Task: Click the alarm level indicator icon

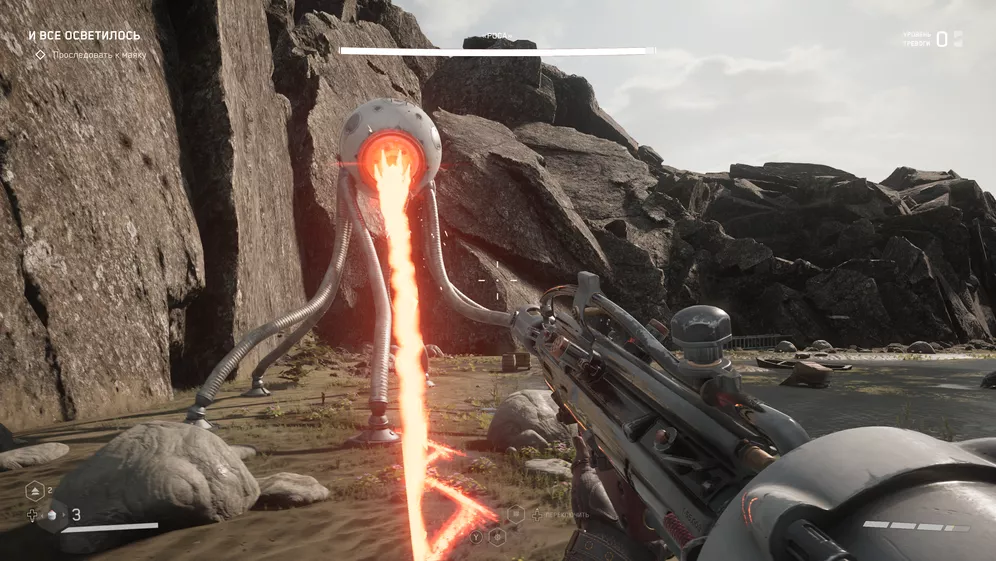Action: pyautogui.click(x=957, y=39)
